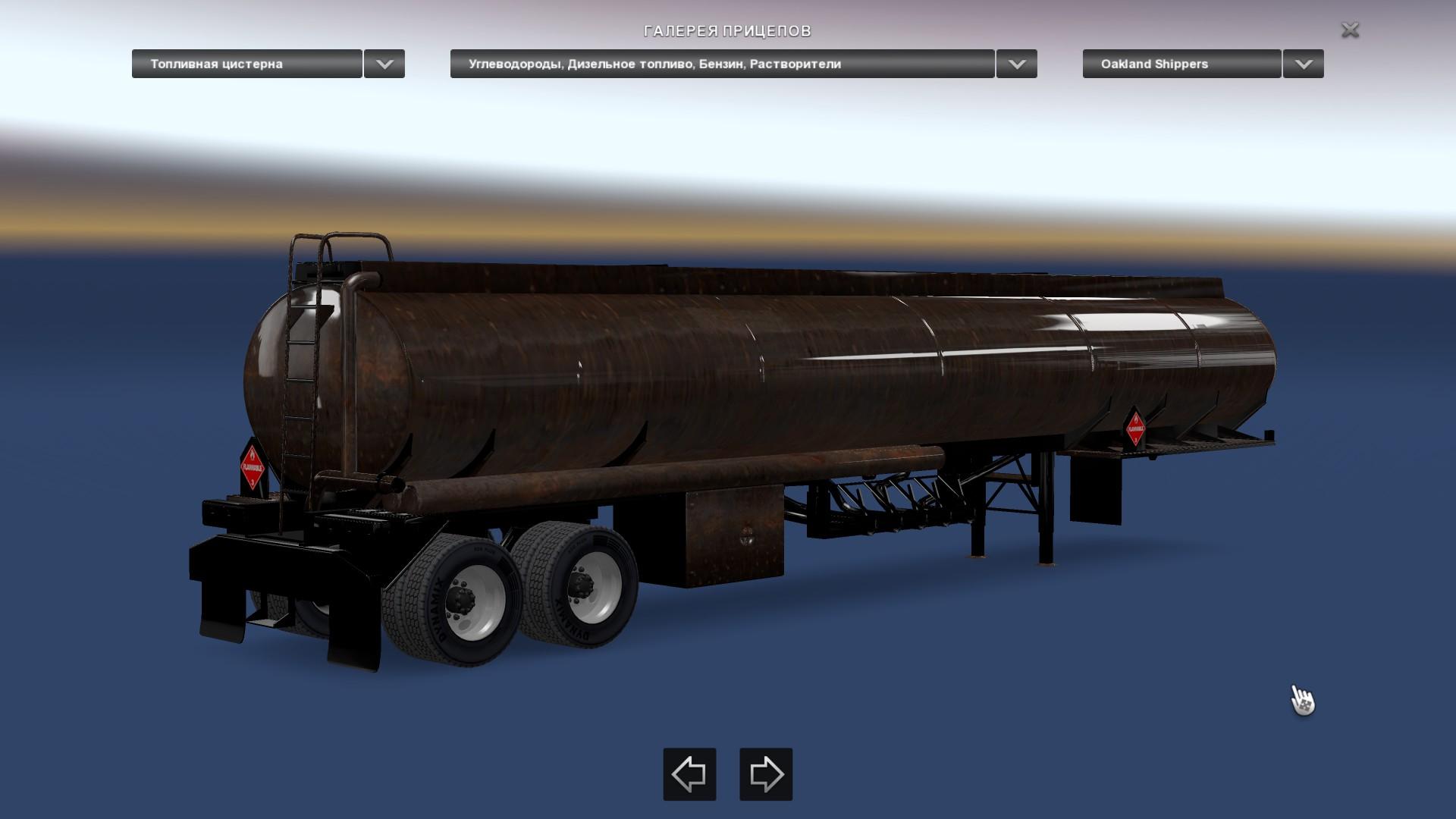Show the next trailer with right arrow
This screenshot has width=1456, height=819.
pyautogui.click(x=766, y=774)
